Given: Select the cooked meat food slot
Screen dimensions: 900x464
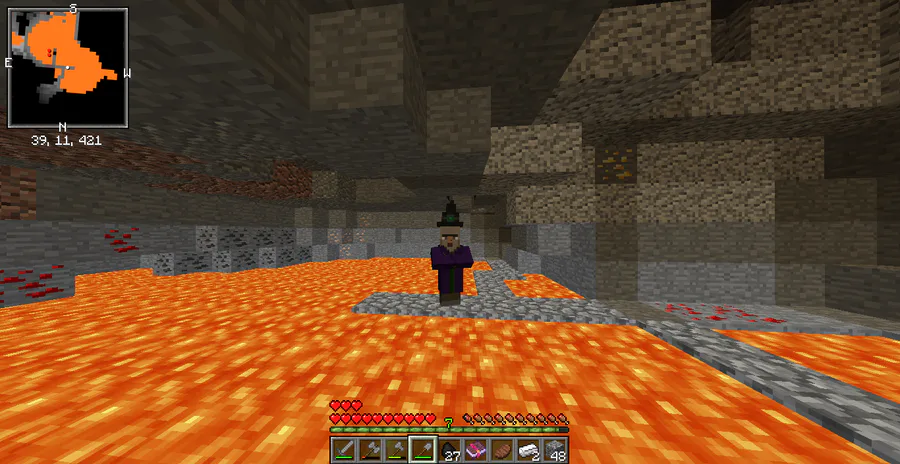Looking at the screenshot, I should point(502,450).
